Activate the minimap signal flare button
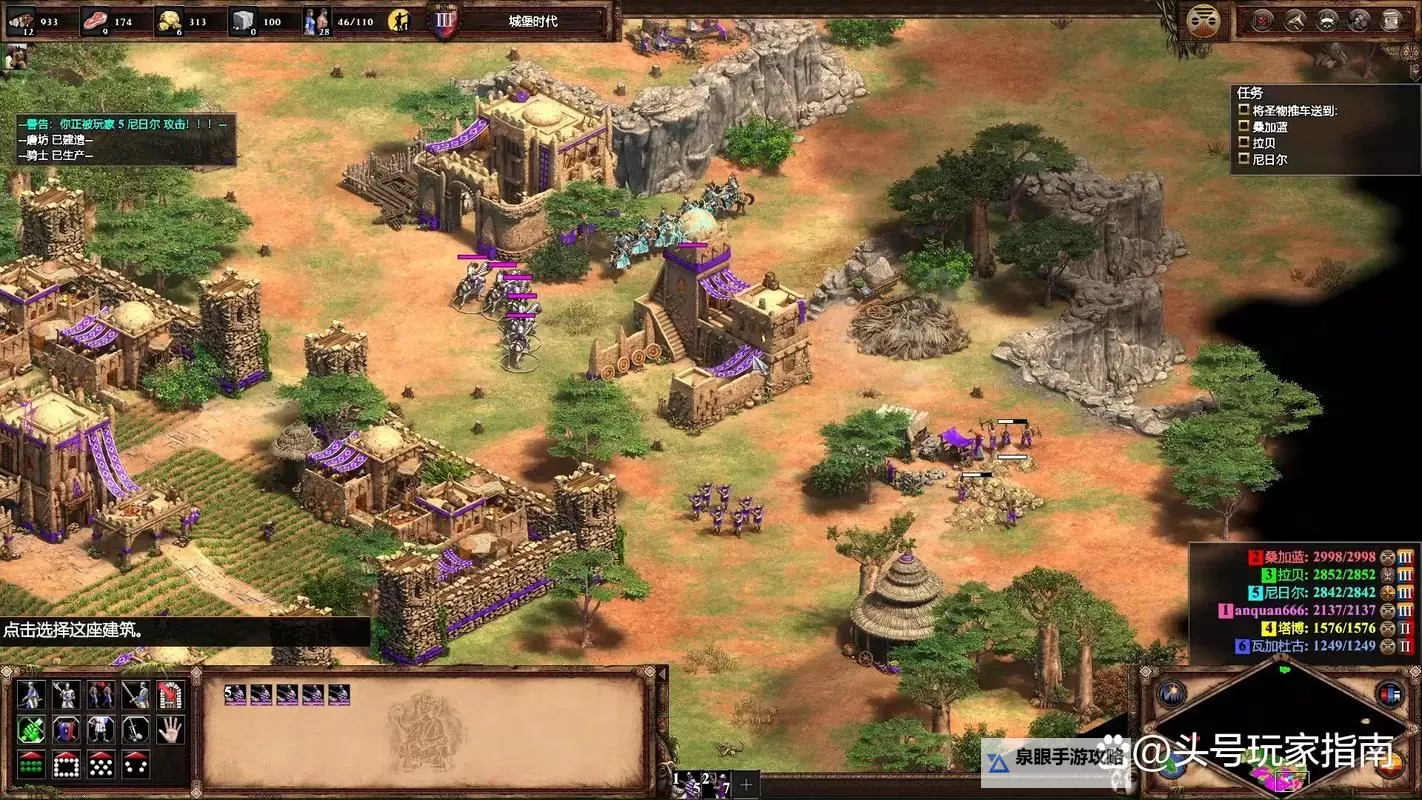The image size is (1422, 800). (x=1171, y=693)
